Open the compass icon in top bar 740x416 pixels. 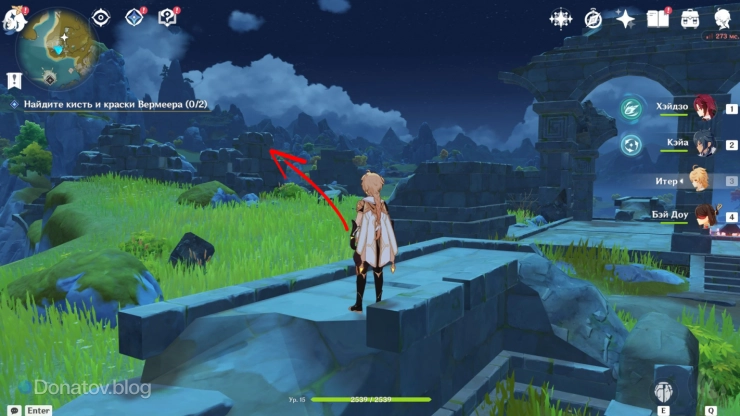[592, 19]
